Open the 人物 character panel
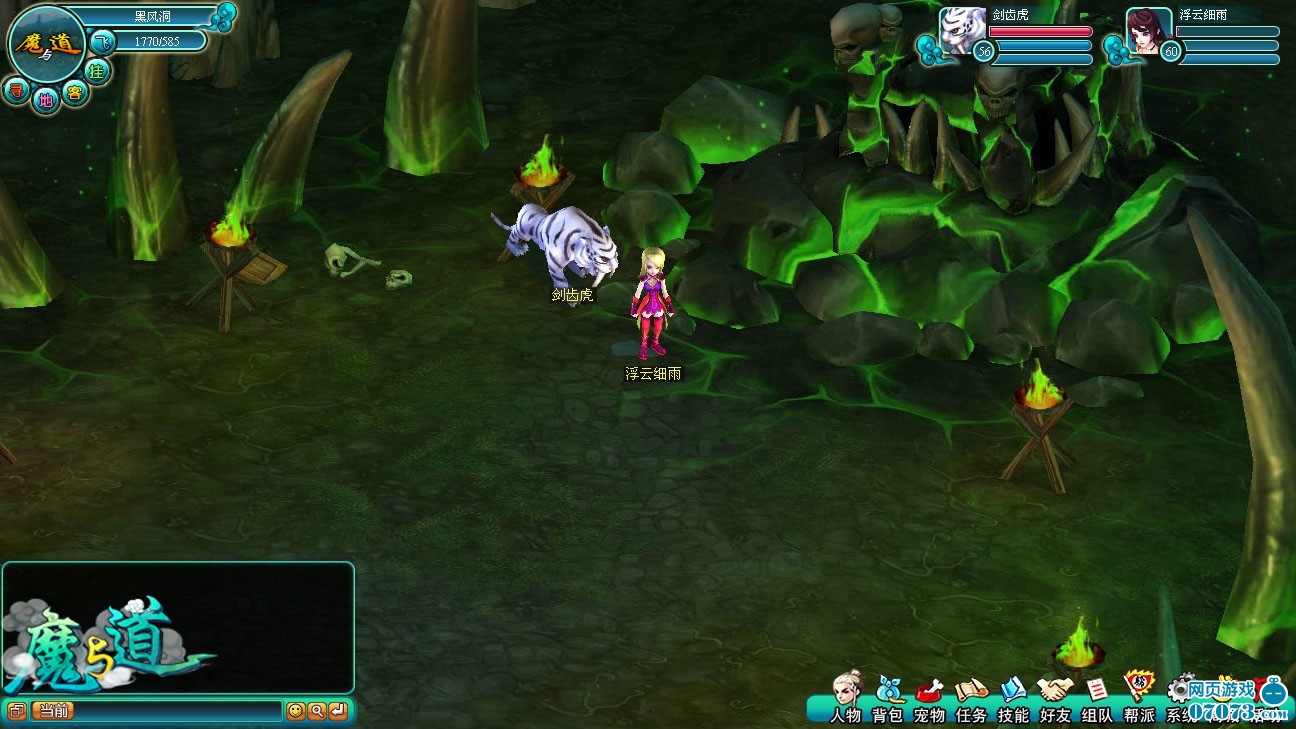Viewport: 1296px width, 729px height. (846, 696)
